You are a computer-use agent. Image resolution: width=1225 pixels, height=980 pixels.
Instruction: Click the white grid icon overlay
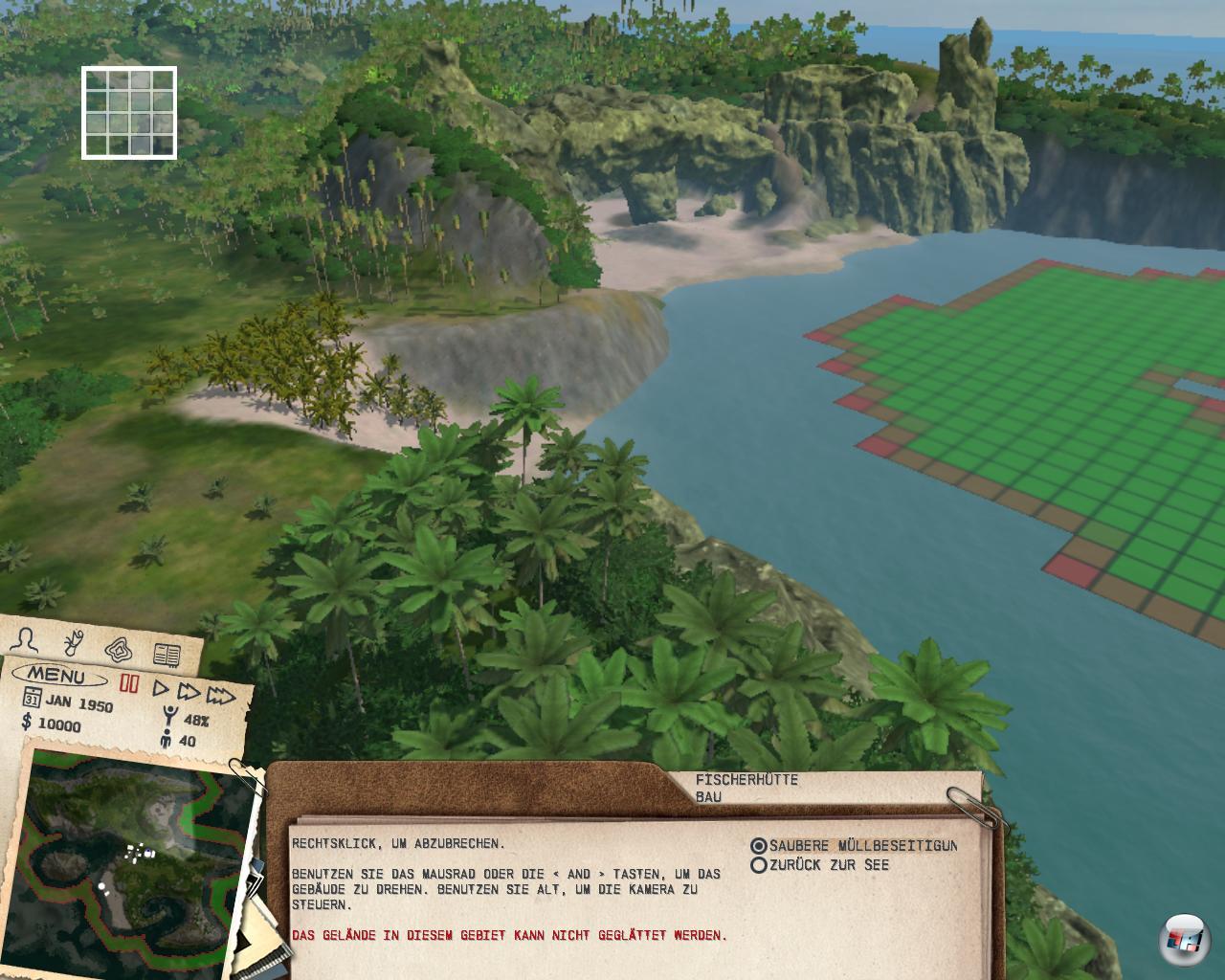click(x=129, y=112)
